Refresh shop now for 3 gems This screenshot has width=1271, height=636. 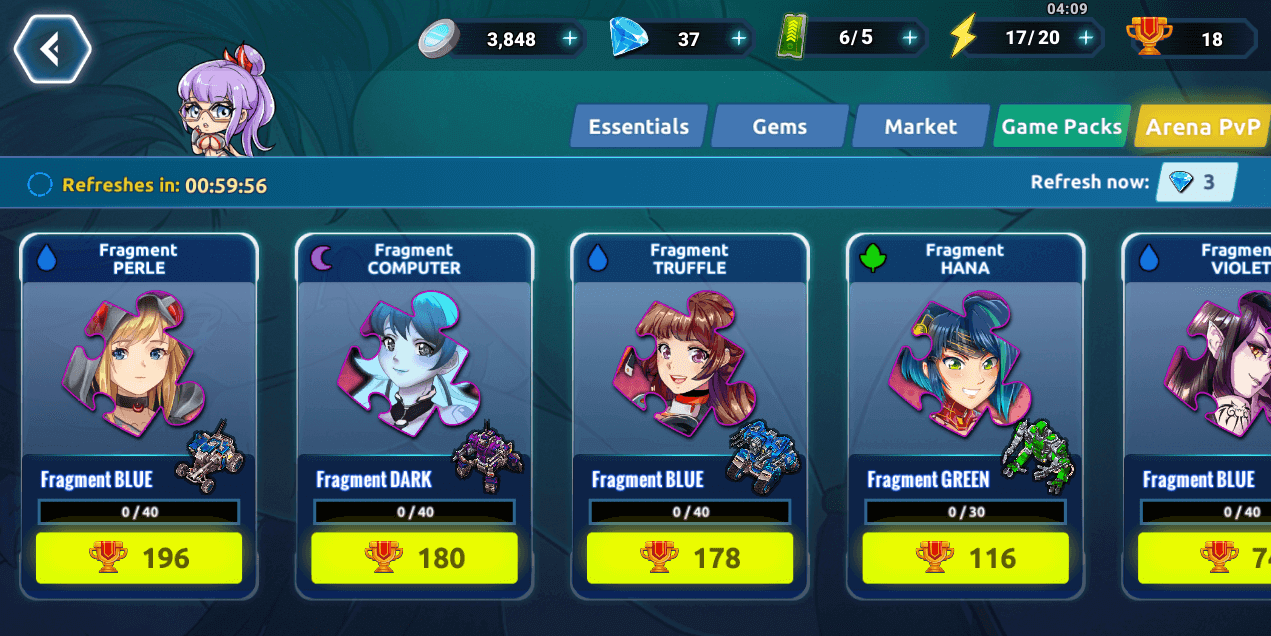[1196, 182]
